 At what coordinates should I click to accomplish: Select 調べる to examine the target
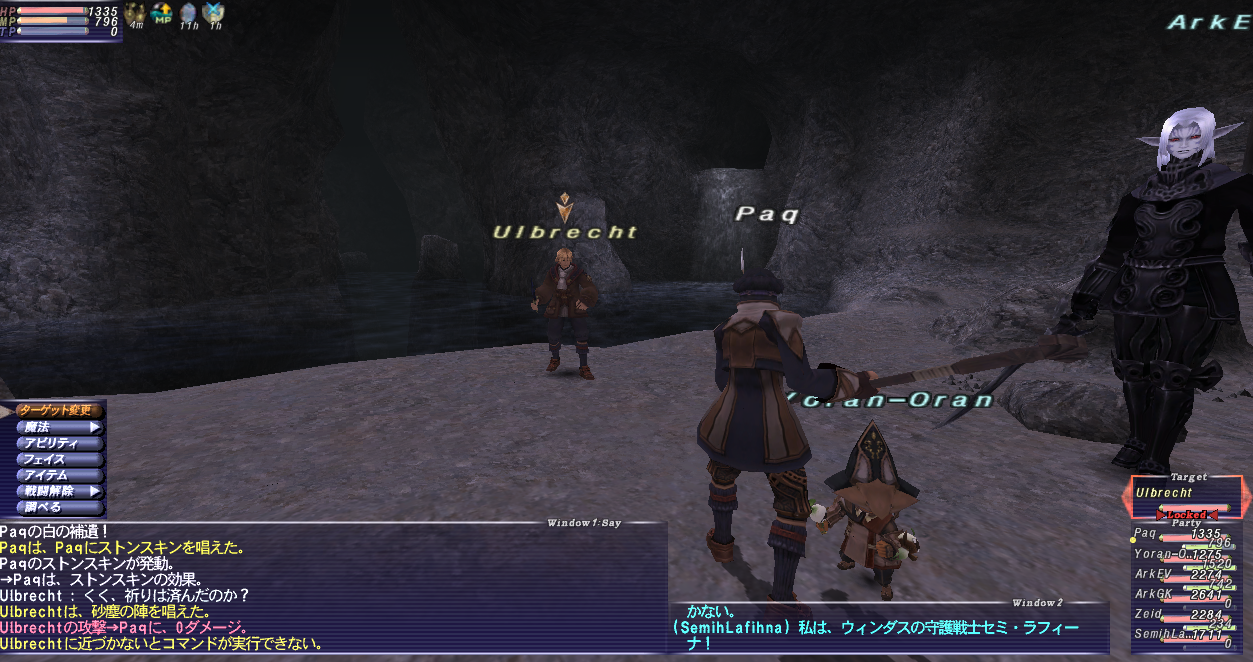(x=56, y=507)
